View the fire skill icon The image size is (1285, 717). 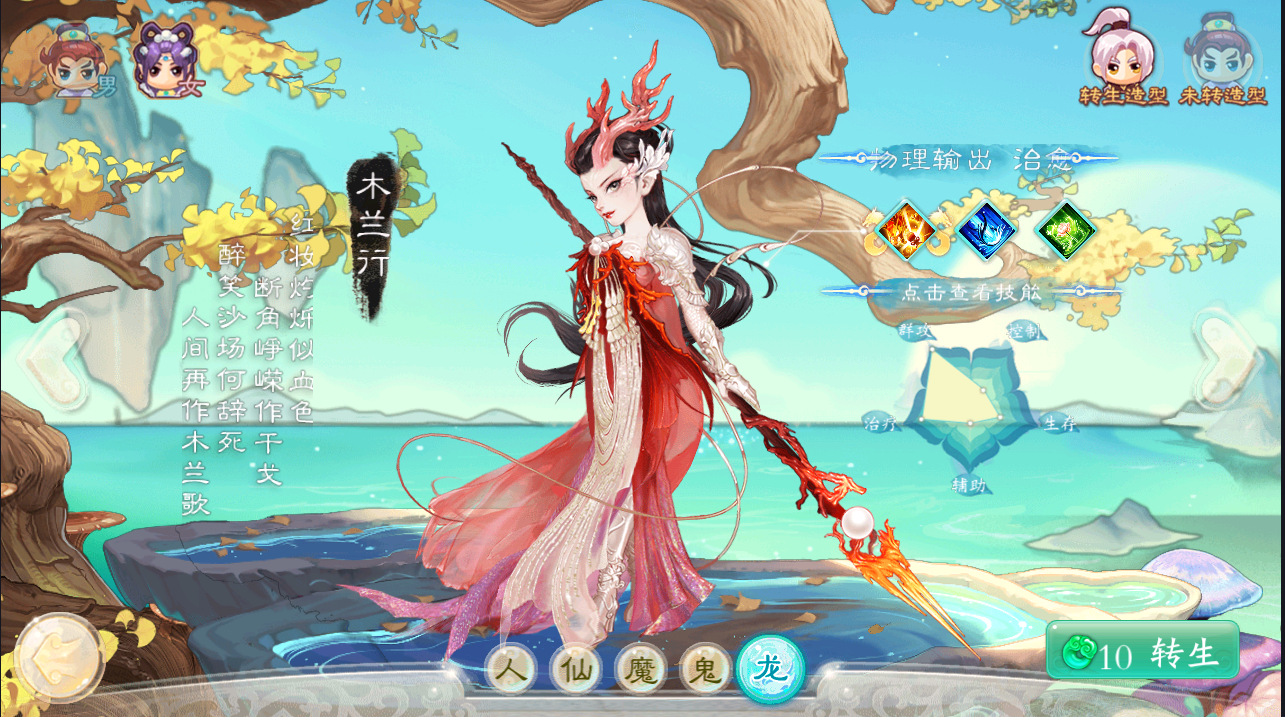(x=906, y=230)
